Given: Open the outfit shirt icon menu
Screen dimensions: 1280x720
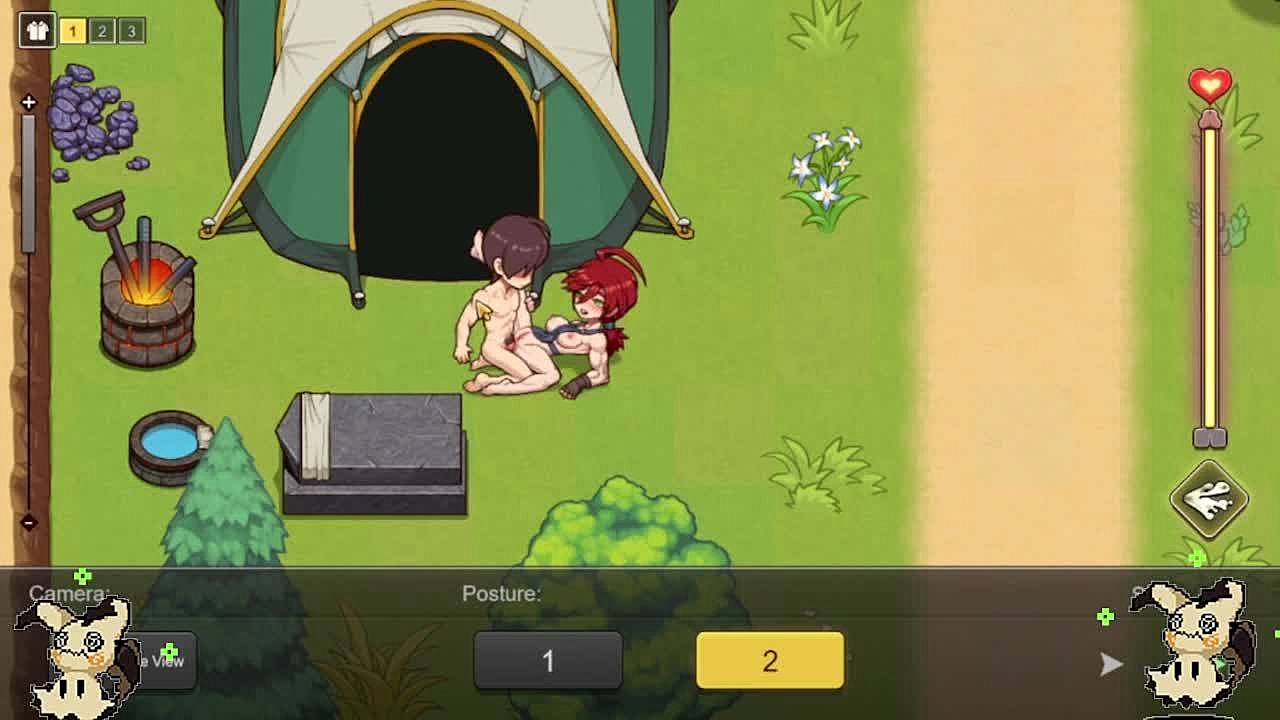Looking at the screenshot, I should [37, 30].
